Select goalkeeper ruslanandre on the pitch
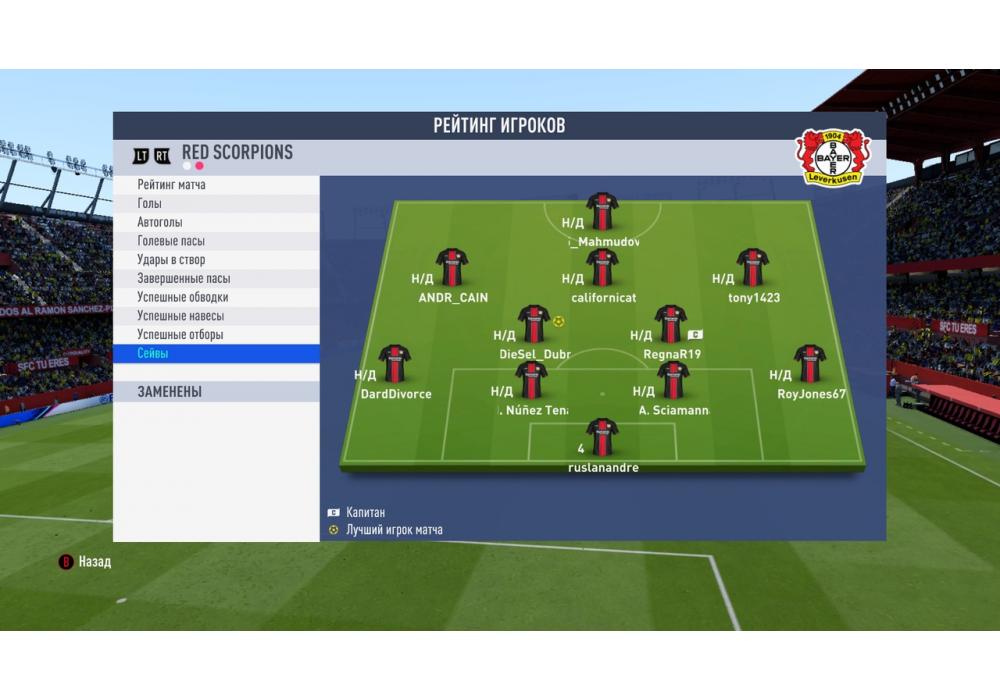This screenshot has height=700, width=1000. coord(602,437)
